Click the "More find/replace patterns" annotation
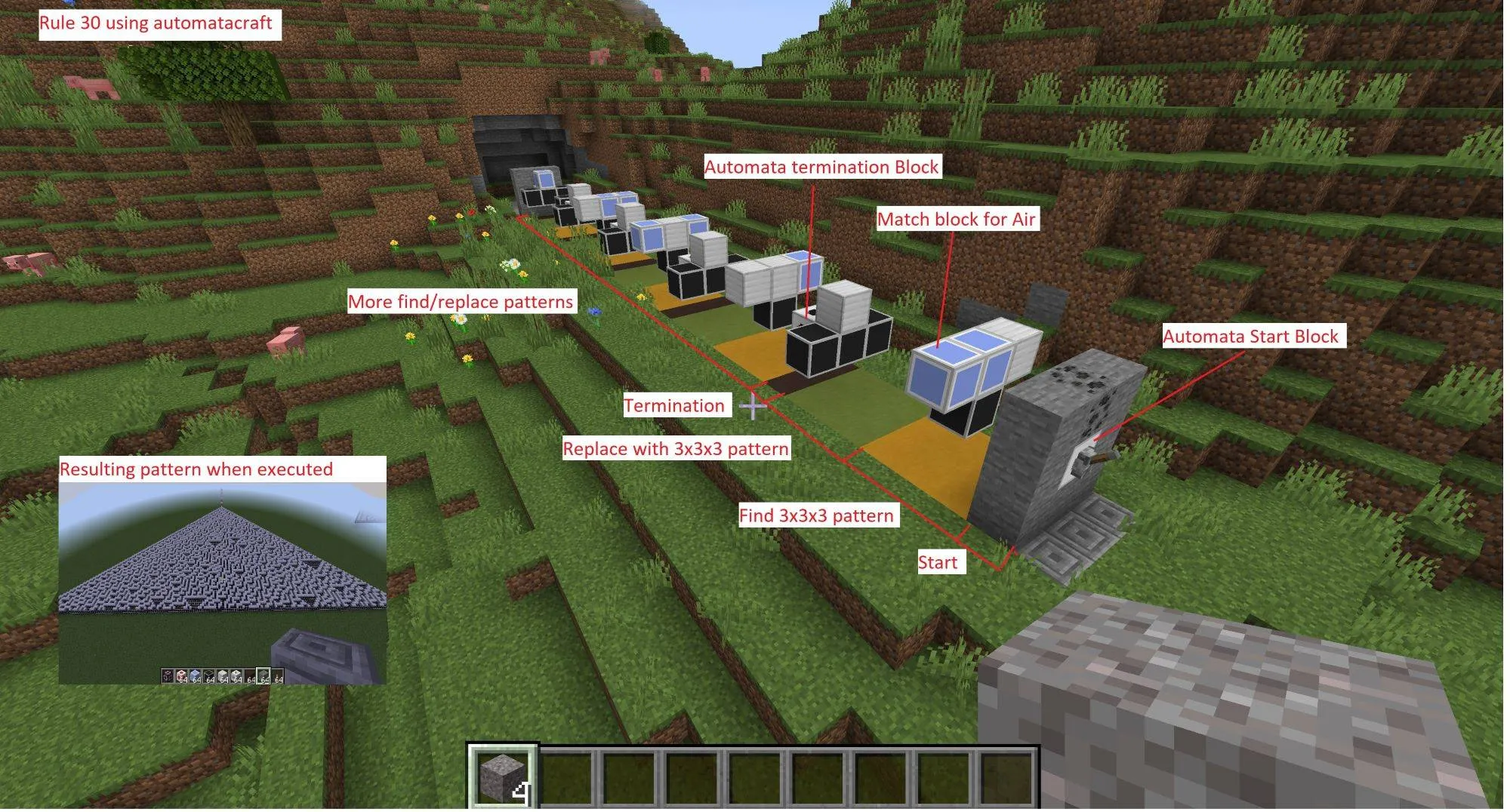Image resolution: width=1510 pixels, height=812 pixels. pos(461,302)
